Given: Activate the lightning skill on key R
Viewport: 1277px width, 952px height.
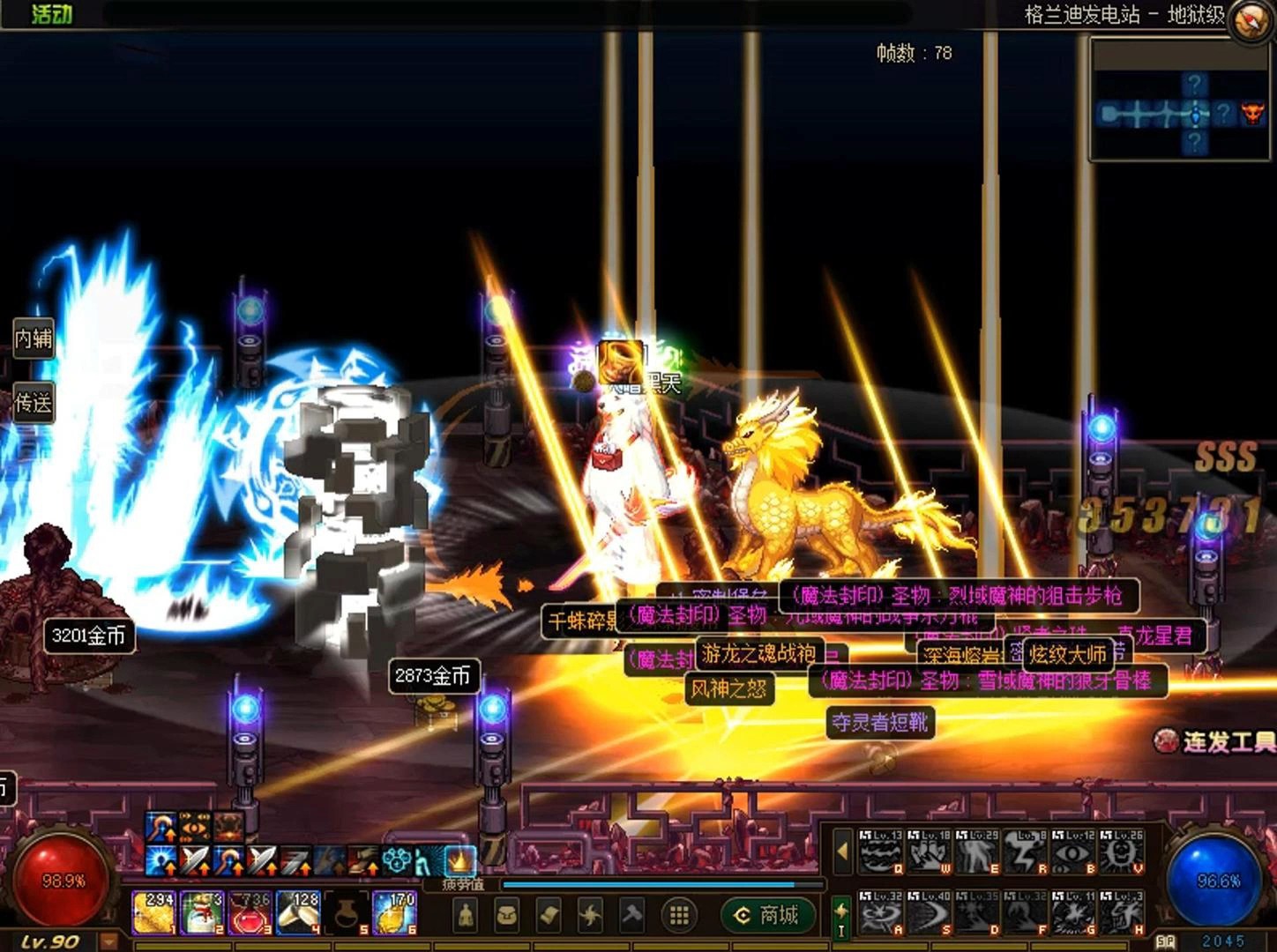Looking at the screenshot, I should [x=1026, y=852].
